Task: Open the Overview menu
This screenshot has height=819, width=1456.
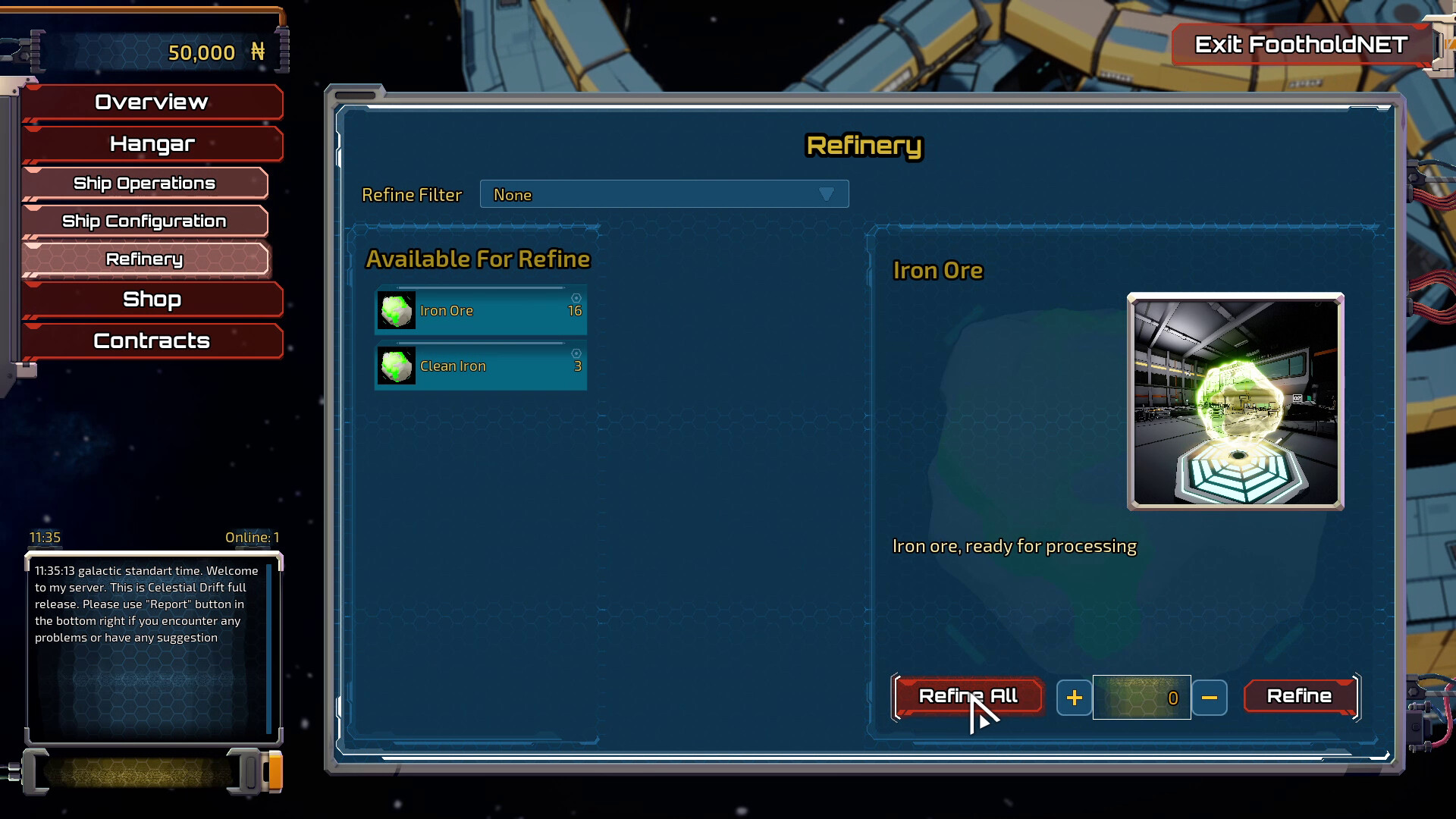Action: (152, 102)
